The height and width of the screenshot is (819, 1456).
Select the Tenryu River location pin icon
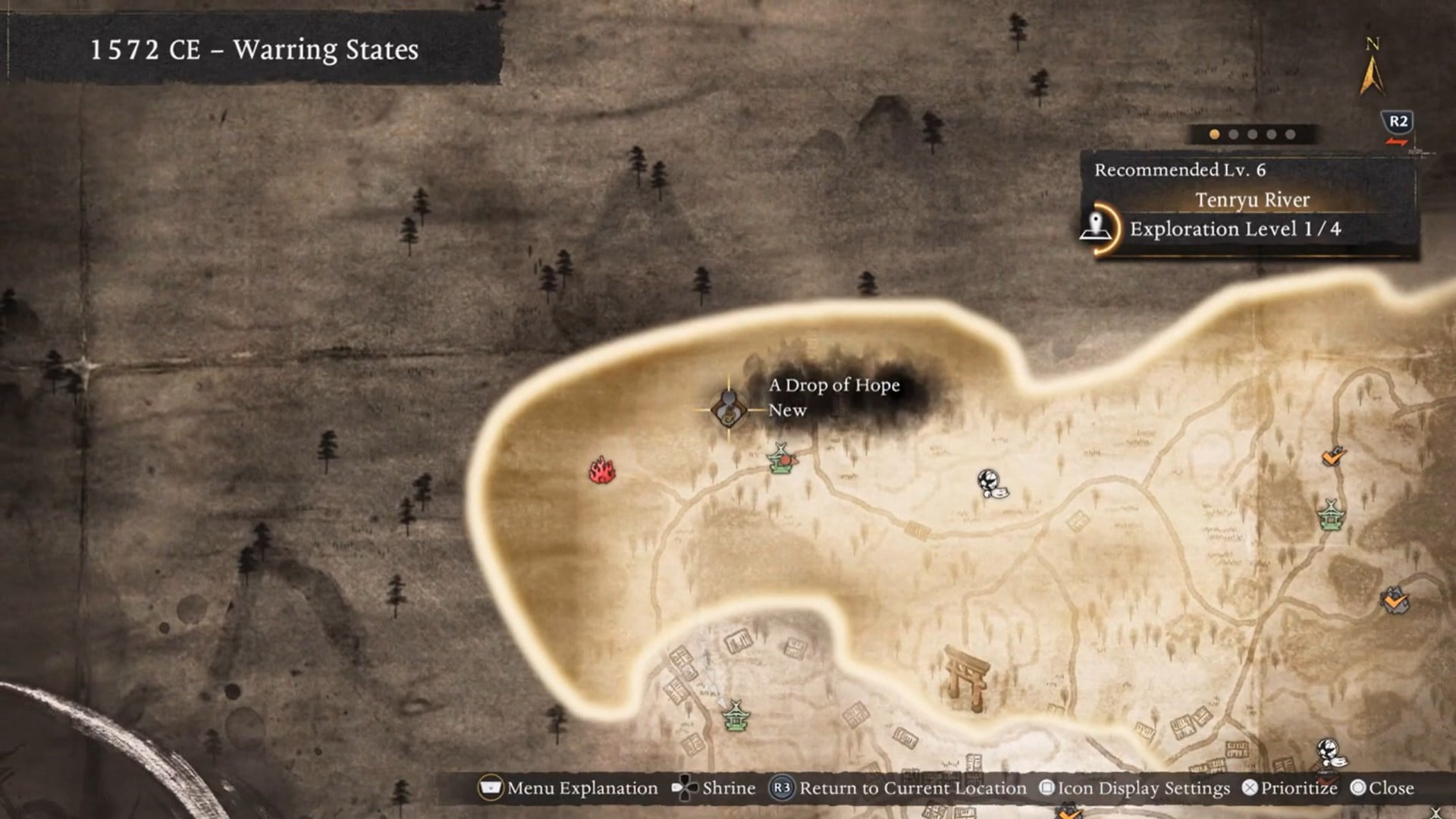[1097, 227]
